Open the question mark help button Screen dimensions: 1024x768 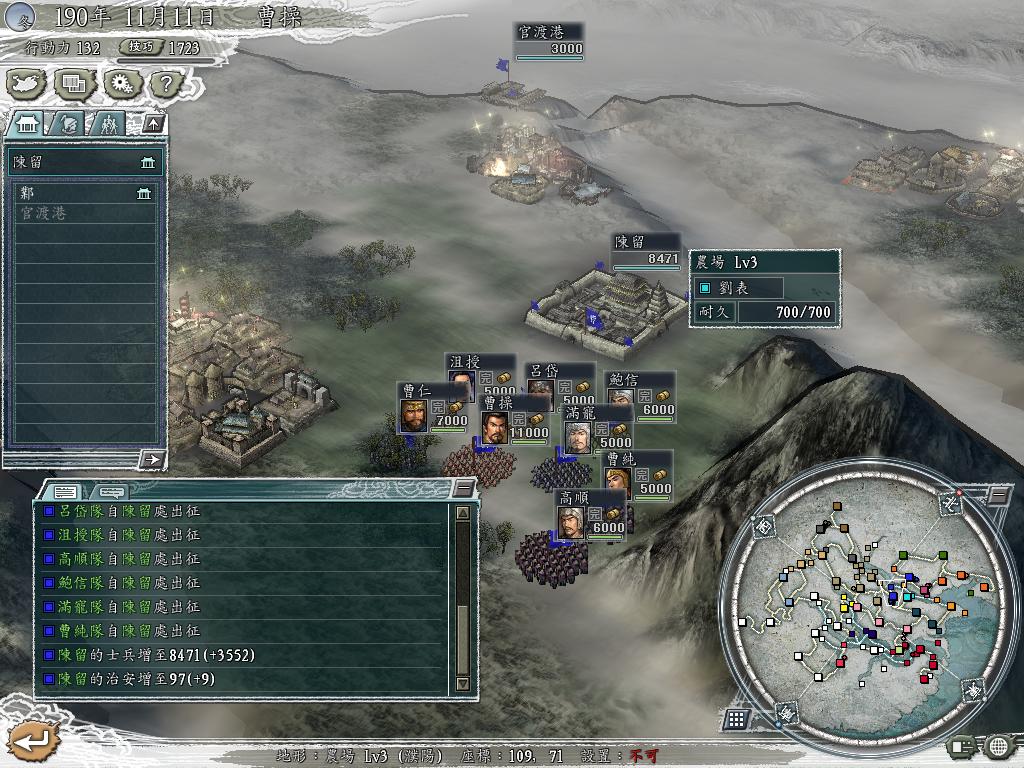click(168, 83)
